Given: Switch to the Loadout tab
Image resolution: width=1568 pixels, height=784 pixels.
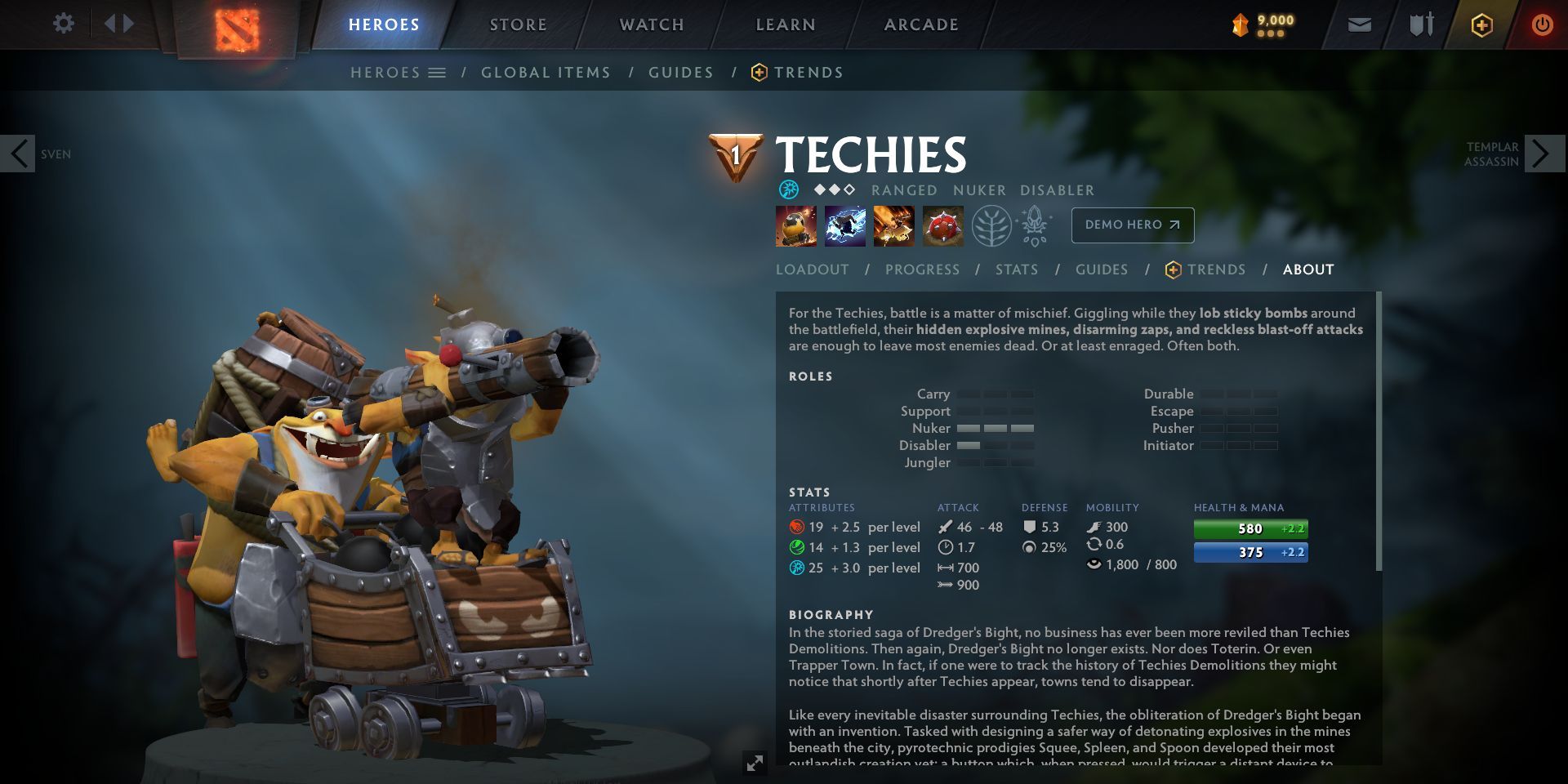Looking at the screenshot, I should [812, 269].
